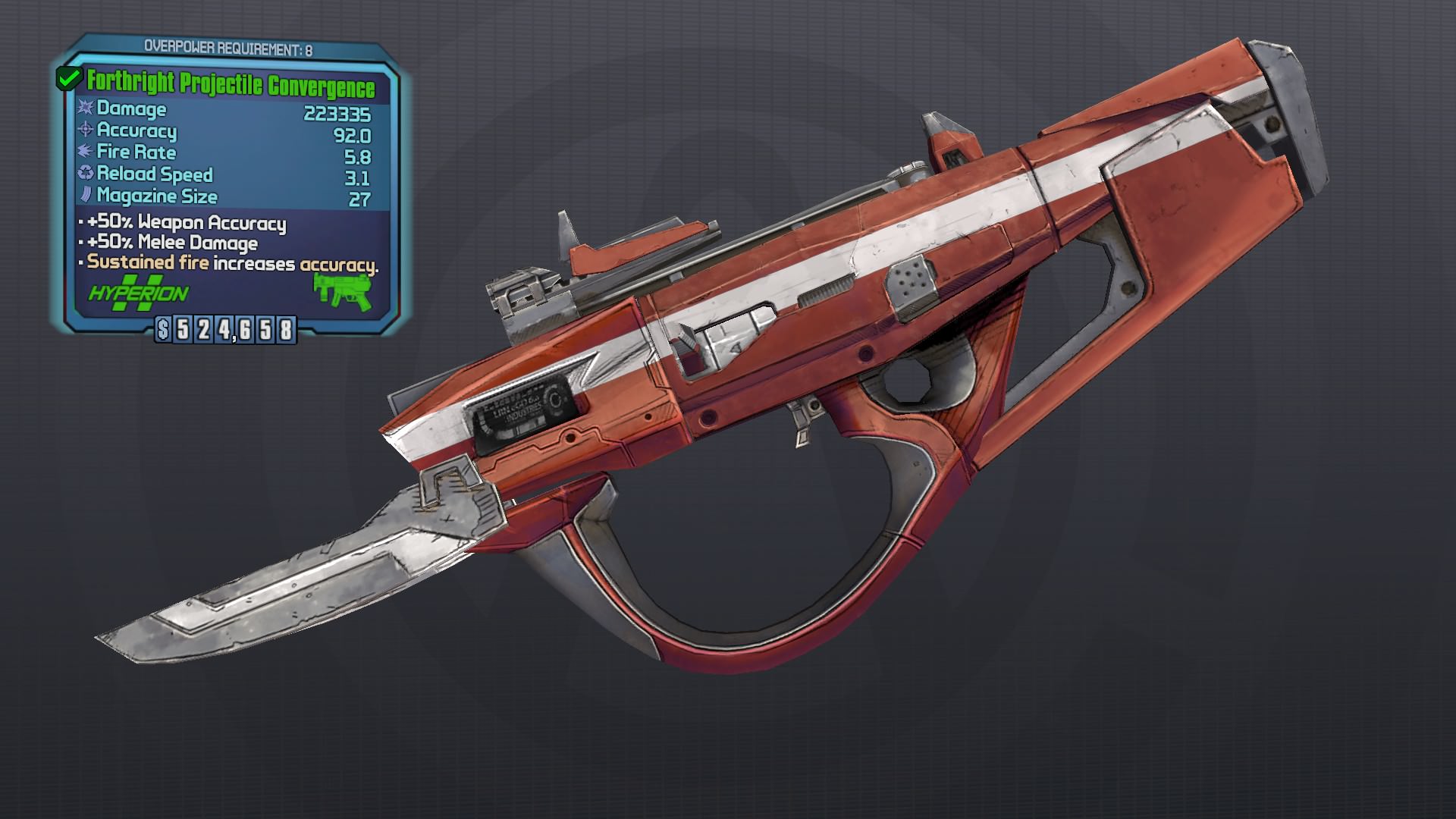Click the dollar sign on the price tag
This screenshot has height=819, width=1456.
click(x=164, y=330)
